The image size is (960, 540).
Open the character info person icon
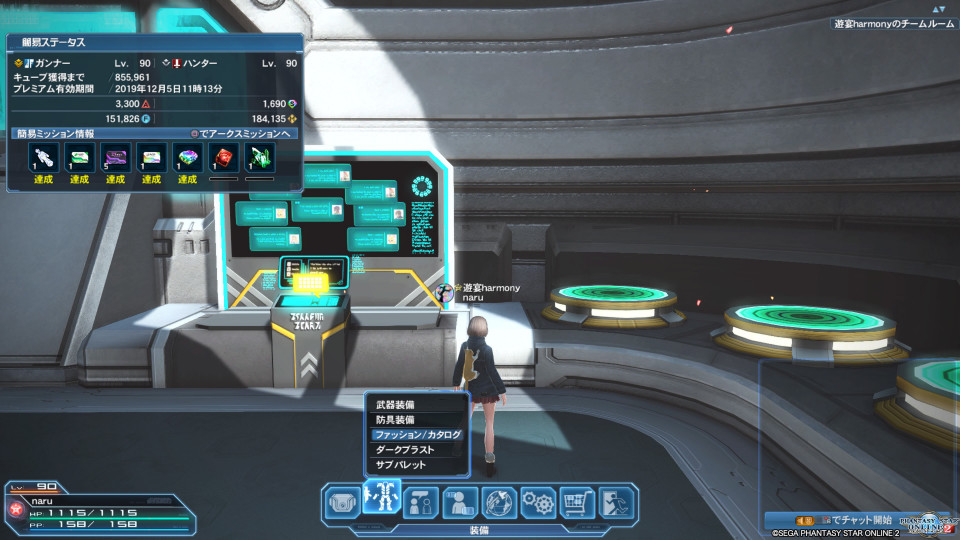(x=459, y=502)
